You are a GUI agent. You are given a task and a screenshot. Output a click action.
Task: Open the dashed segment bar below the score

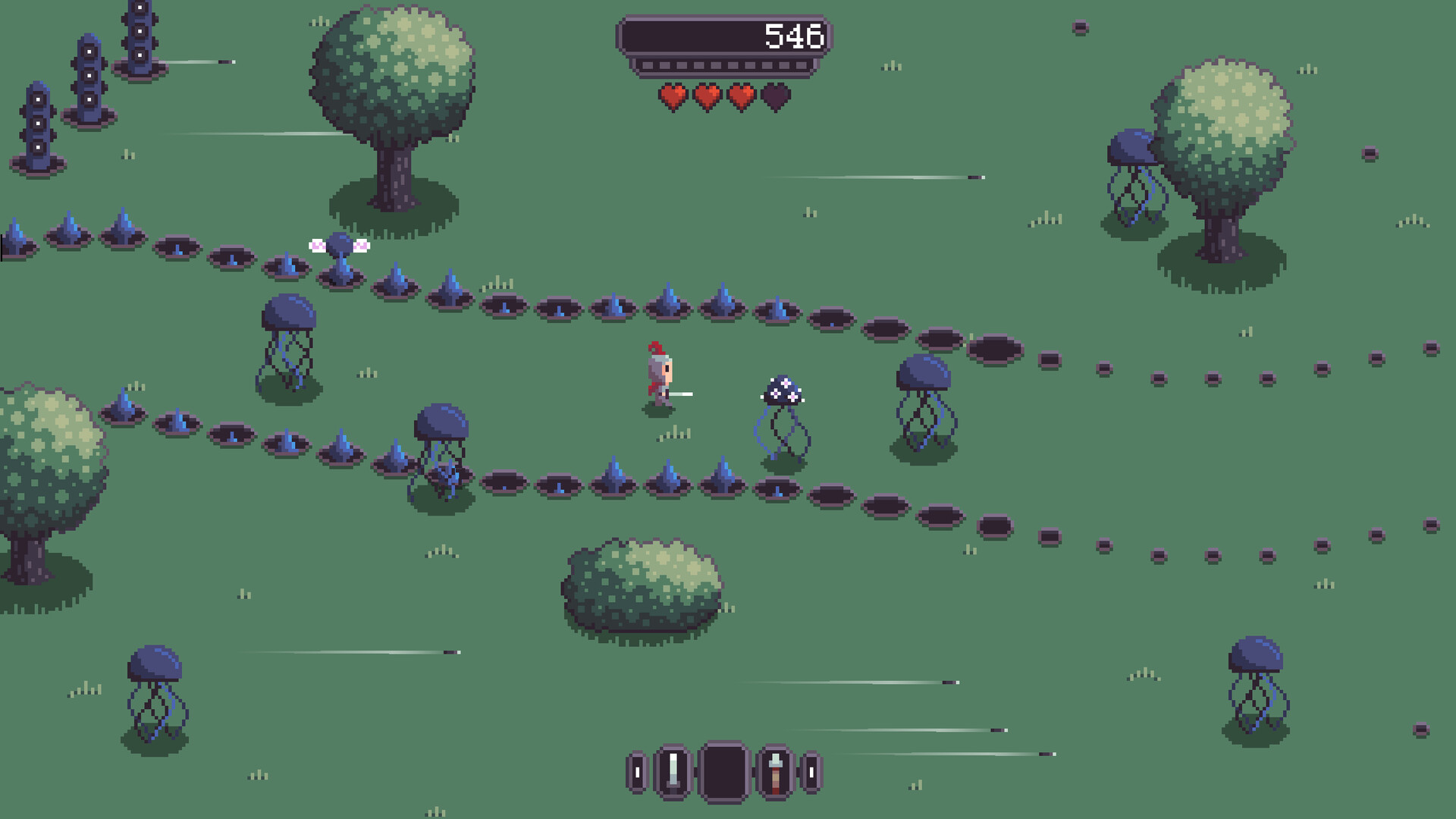tap(724, 66)
